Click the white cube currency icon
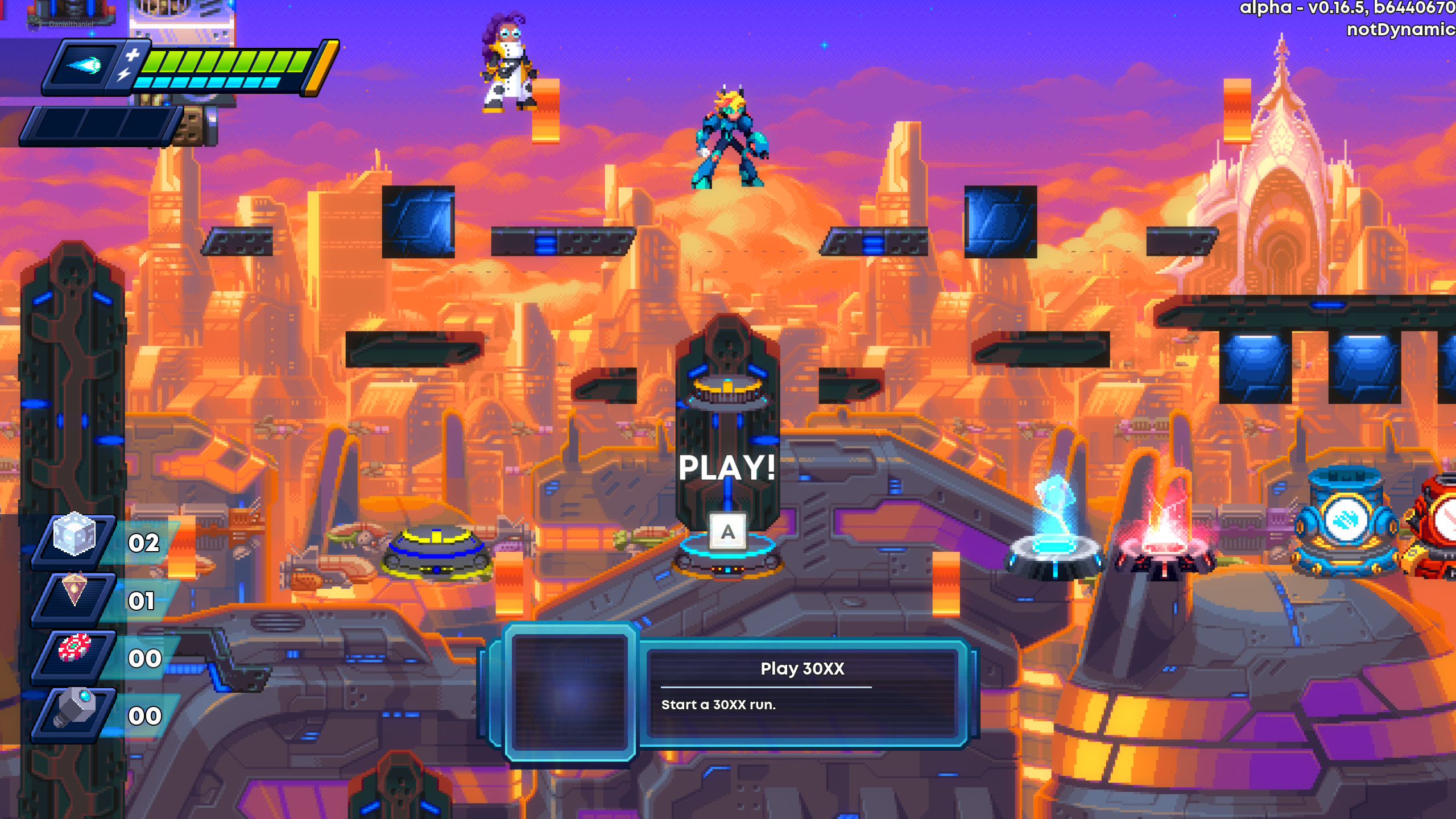The width and height of the screenshot is (1456, 819). click(74, 535)
